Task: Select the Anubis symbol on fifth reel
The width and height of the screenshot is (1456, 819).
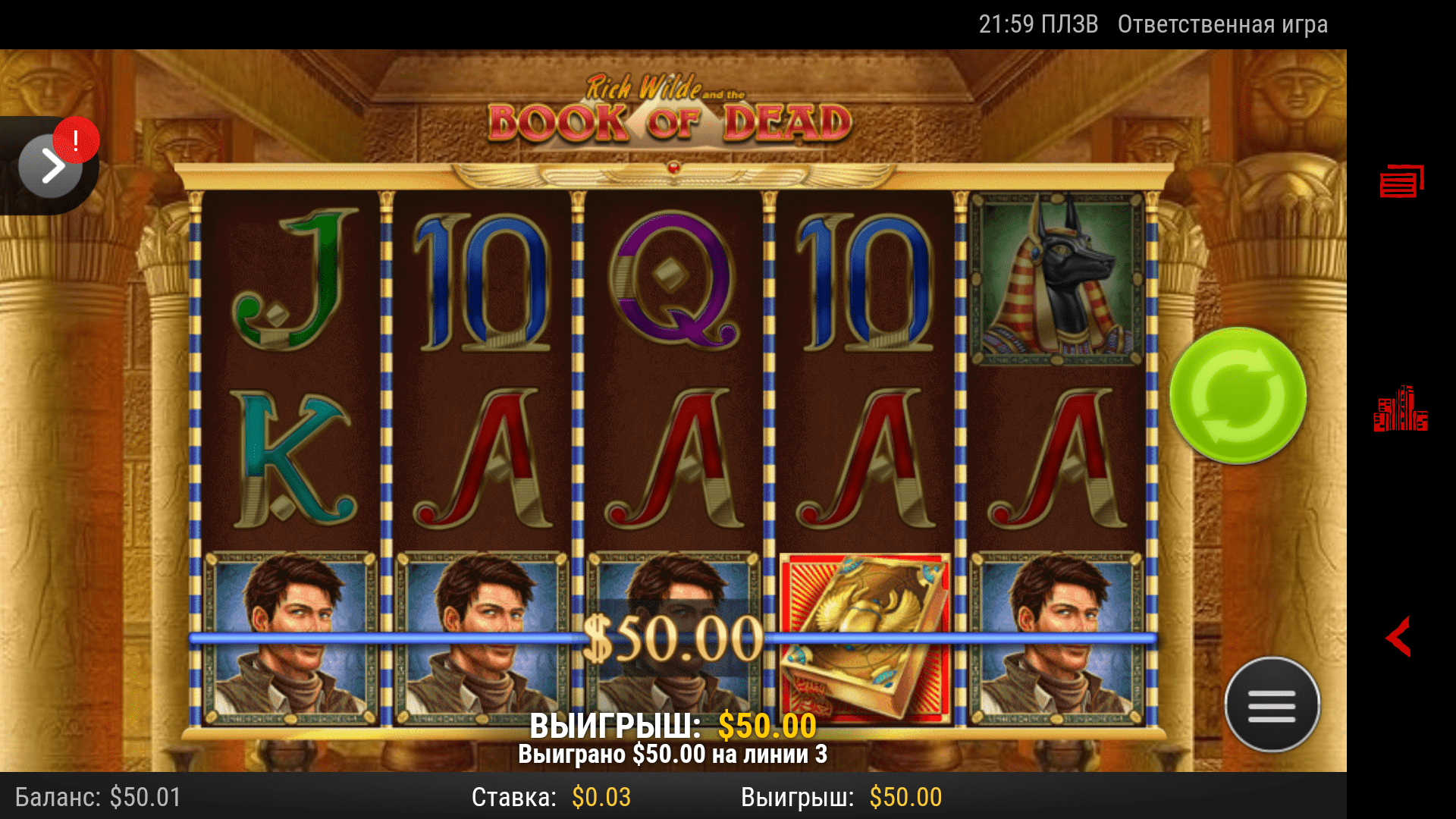Action: 1054,277
